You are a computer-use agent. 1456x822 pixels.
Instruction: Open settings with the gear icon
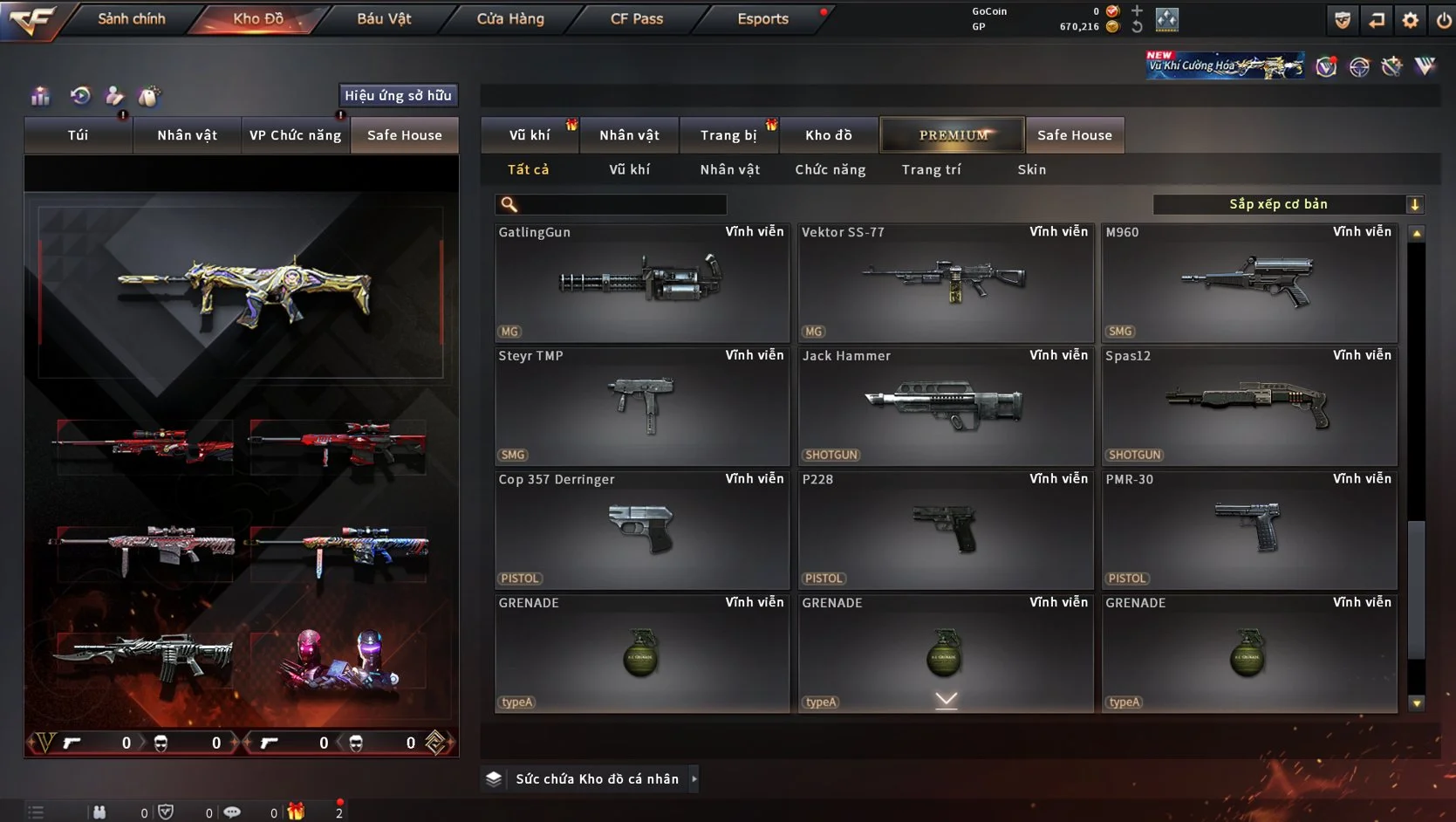pos(1410,20)
